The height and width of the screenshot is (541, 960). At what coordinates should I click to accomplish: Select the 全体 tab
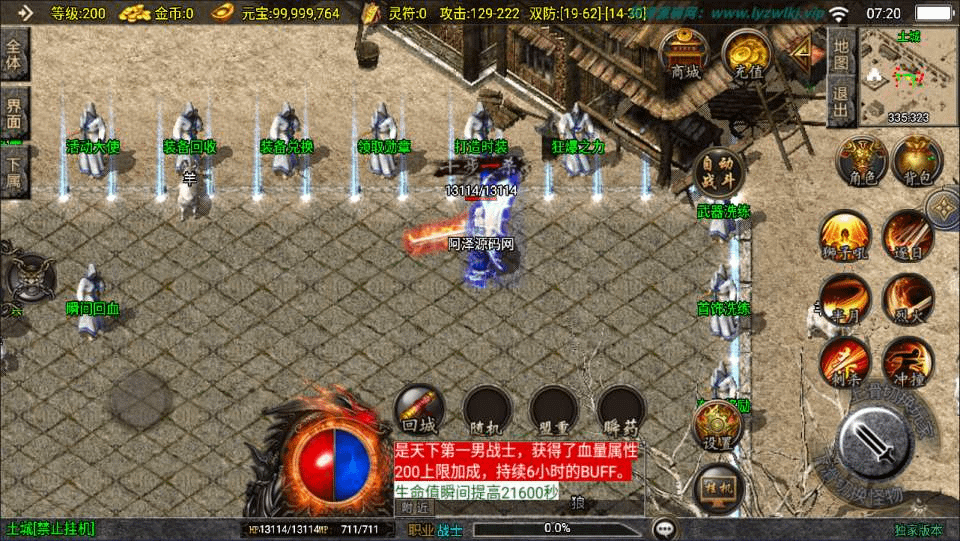tap(14, 55)
